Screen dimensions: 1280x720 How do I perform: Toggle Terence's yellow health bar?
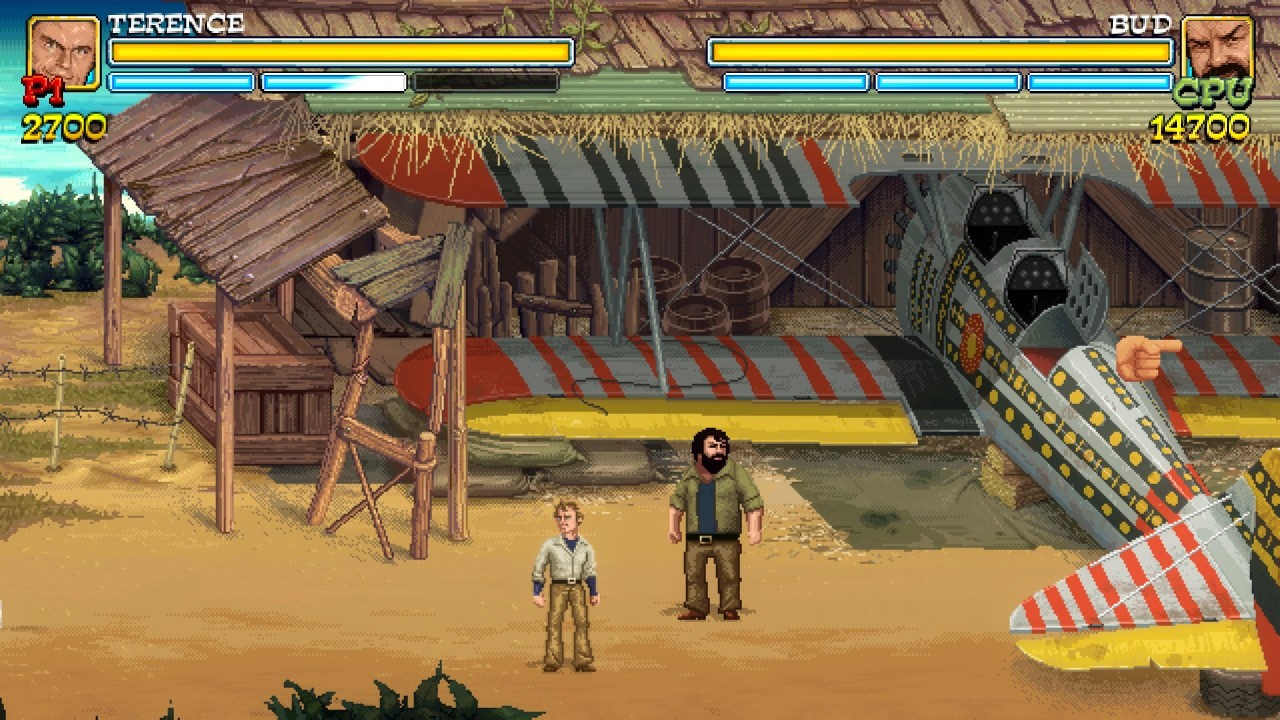(x=340, y=50)
